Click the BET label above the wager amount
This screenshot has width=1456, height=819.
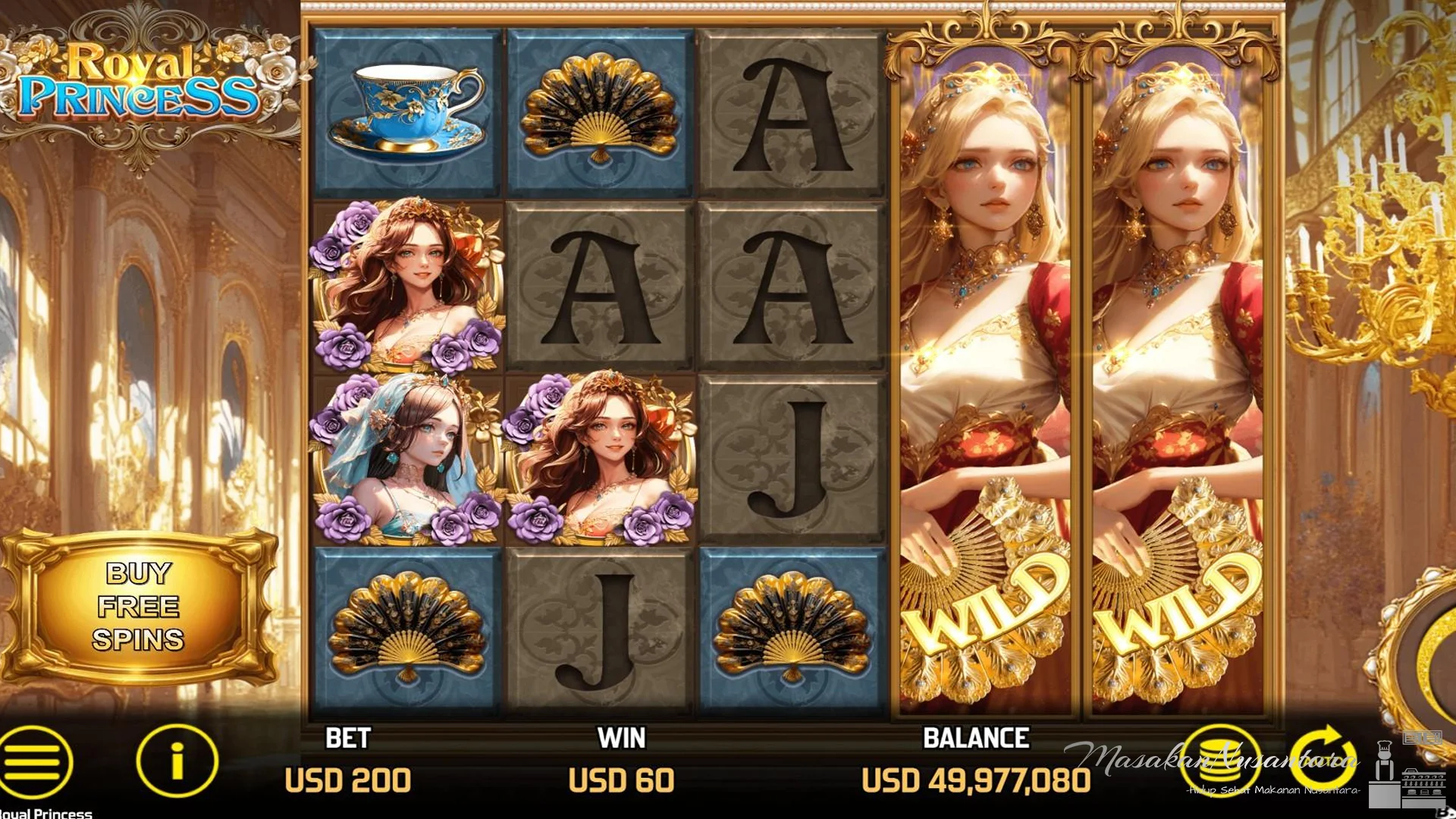(347, 736)
